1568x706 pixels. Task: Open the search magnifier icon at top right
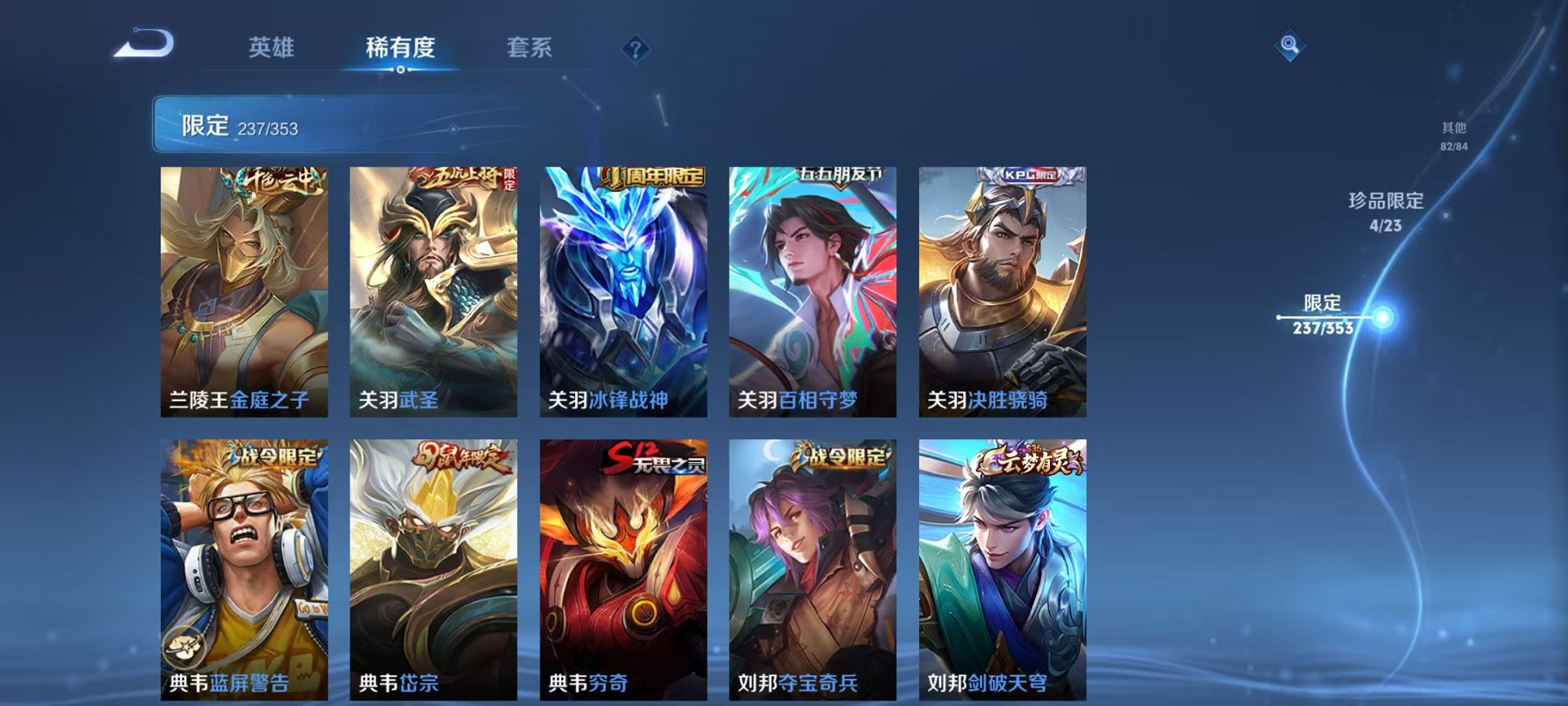1291,45
